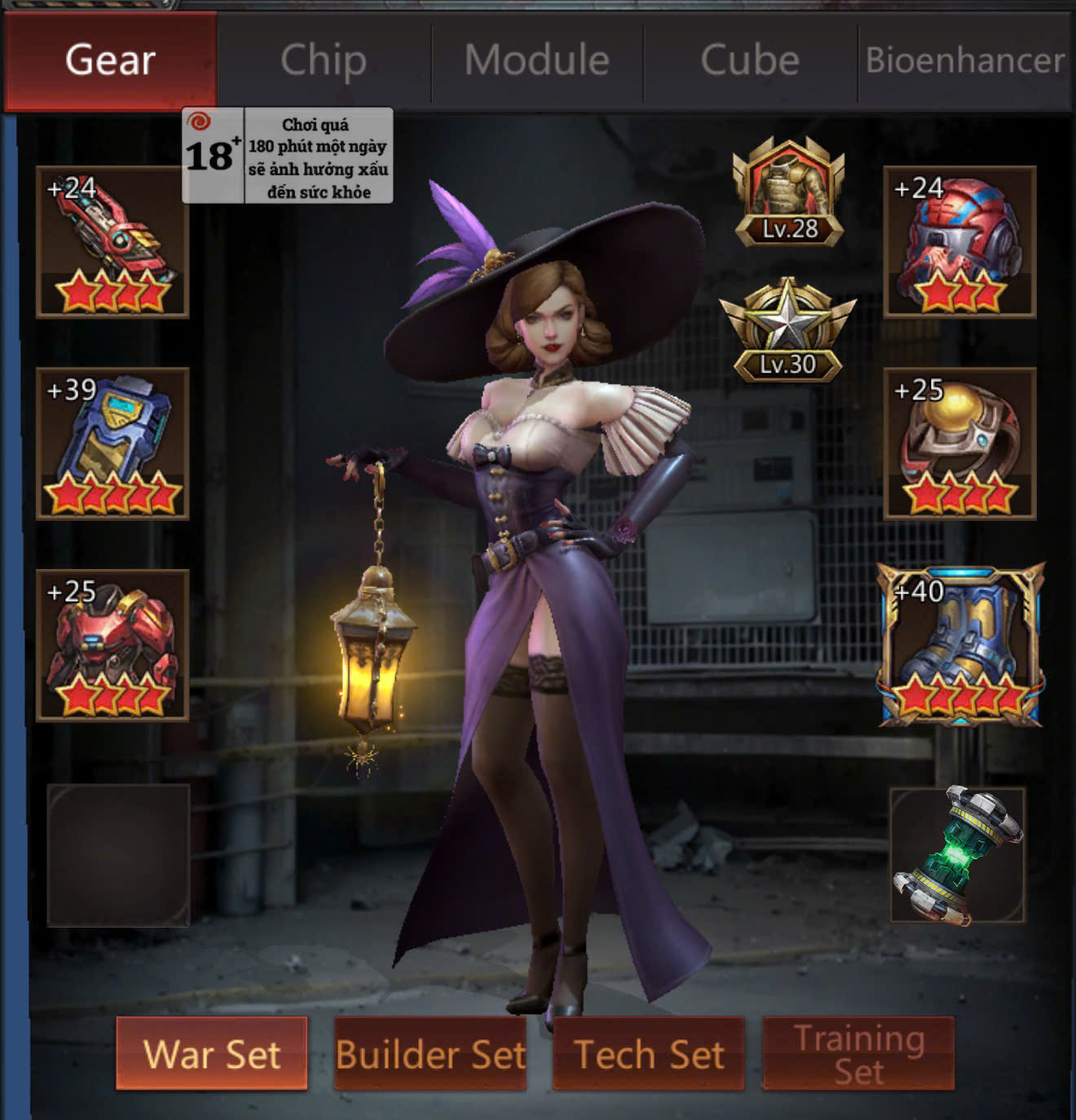Open the Lv.30 silver star badge
This screenshot has width=1076, height=1120.
click(x=787, y=332)
